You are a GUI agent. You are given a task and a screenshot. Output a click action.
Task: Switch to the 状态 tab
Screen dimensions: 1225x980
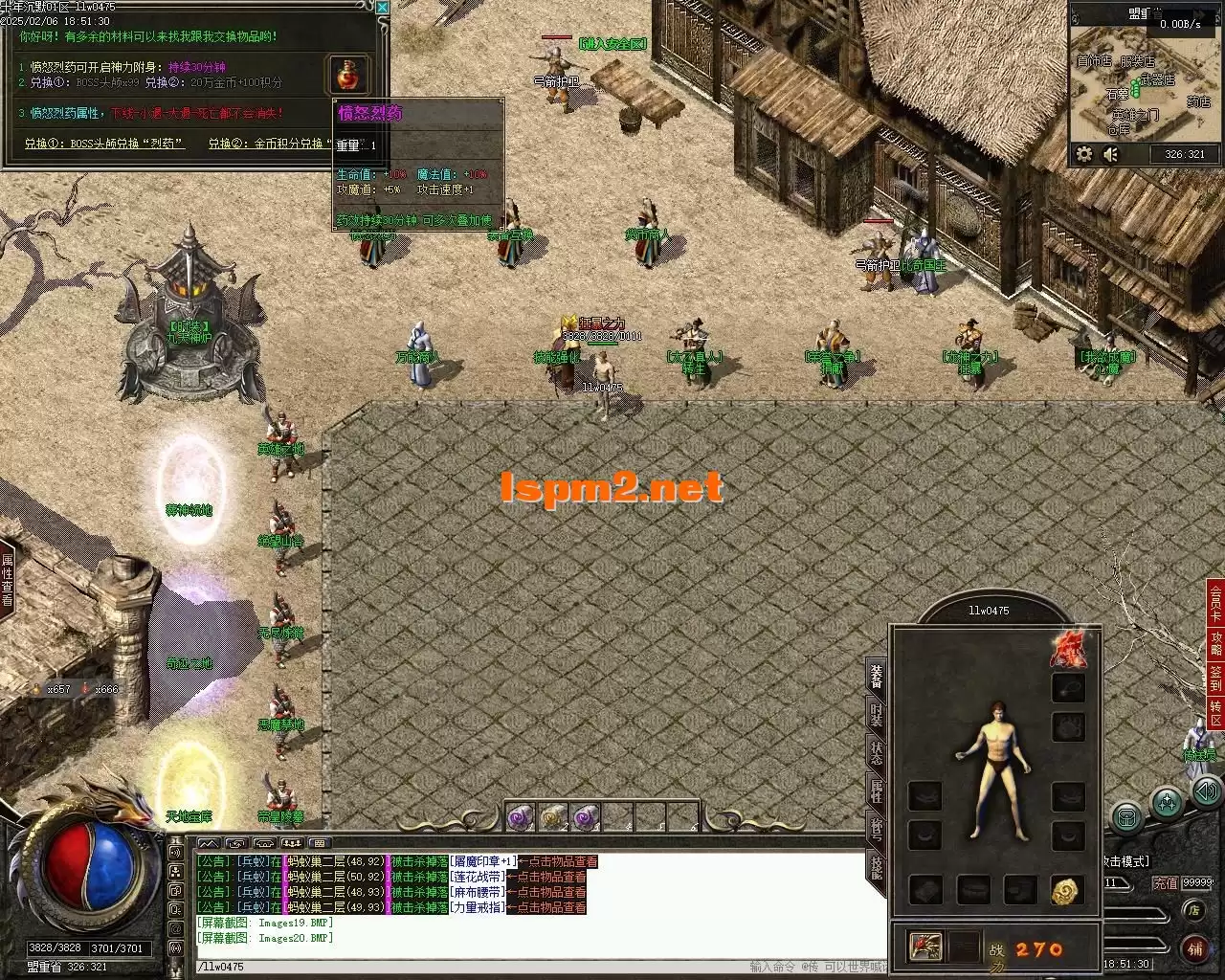click(876, 752)
